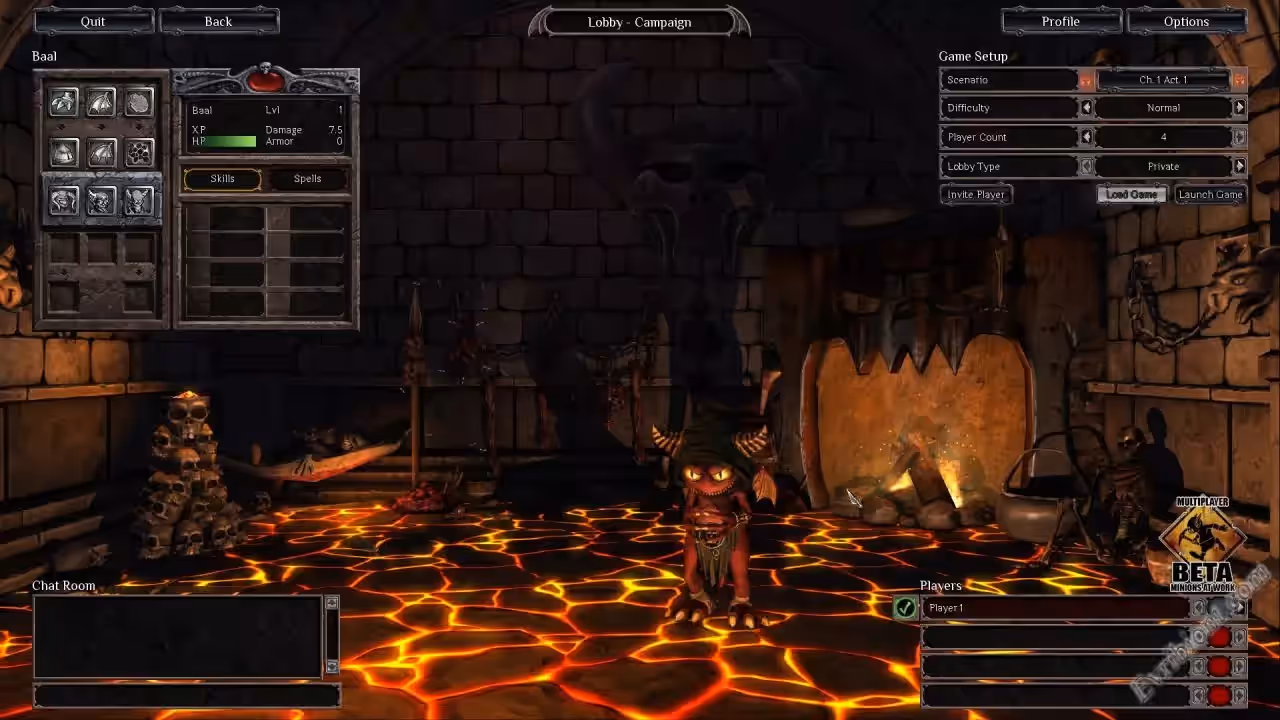Decrease the Player Count value

point(1087,137)
